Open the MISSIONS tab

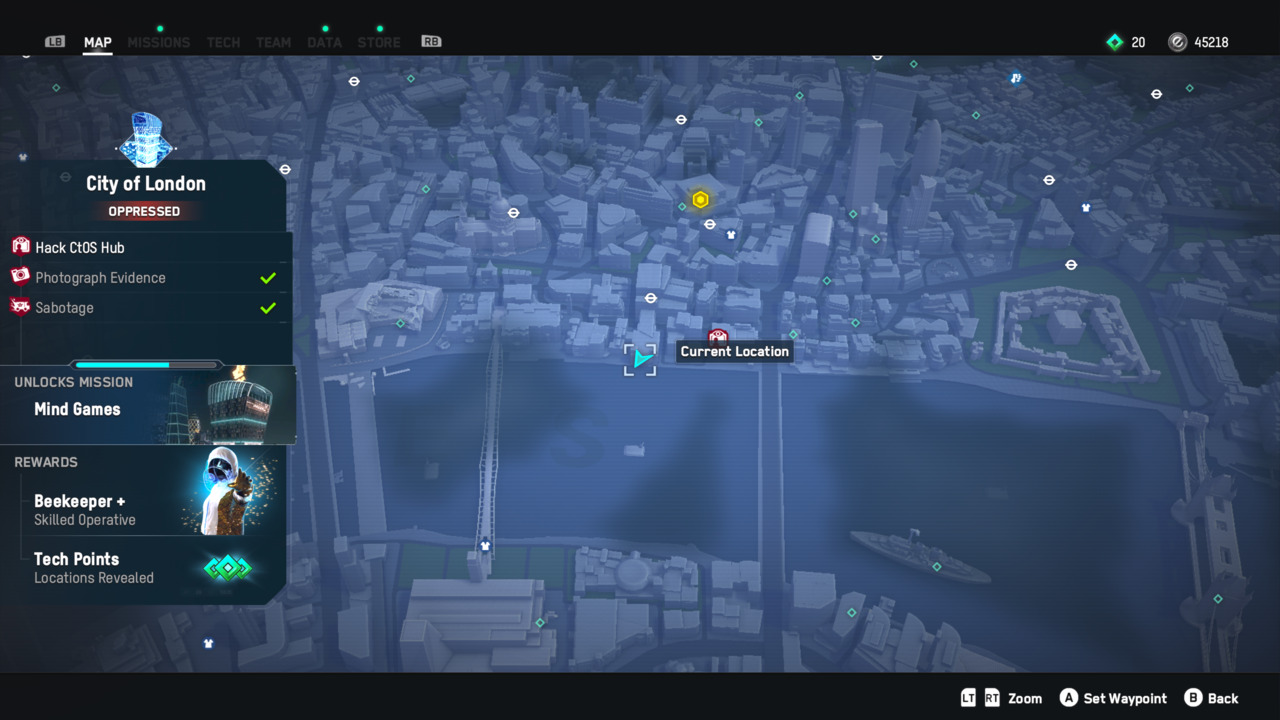pyautogui.click(x=158, y=42)
